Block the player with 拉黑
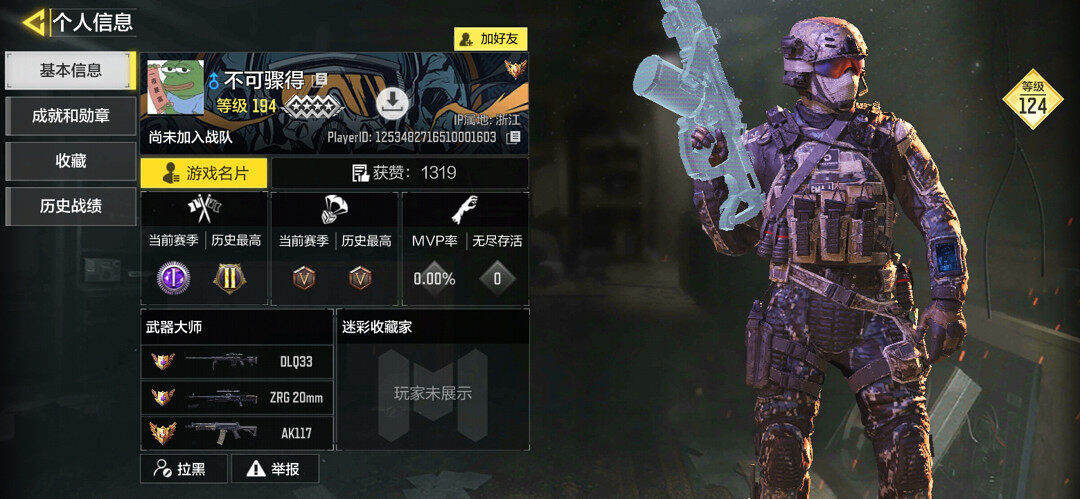Viewport: 1080px width, 499px height. coord(183,468)
